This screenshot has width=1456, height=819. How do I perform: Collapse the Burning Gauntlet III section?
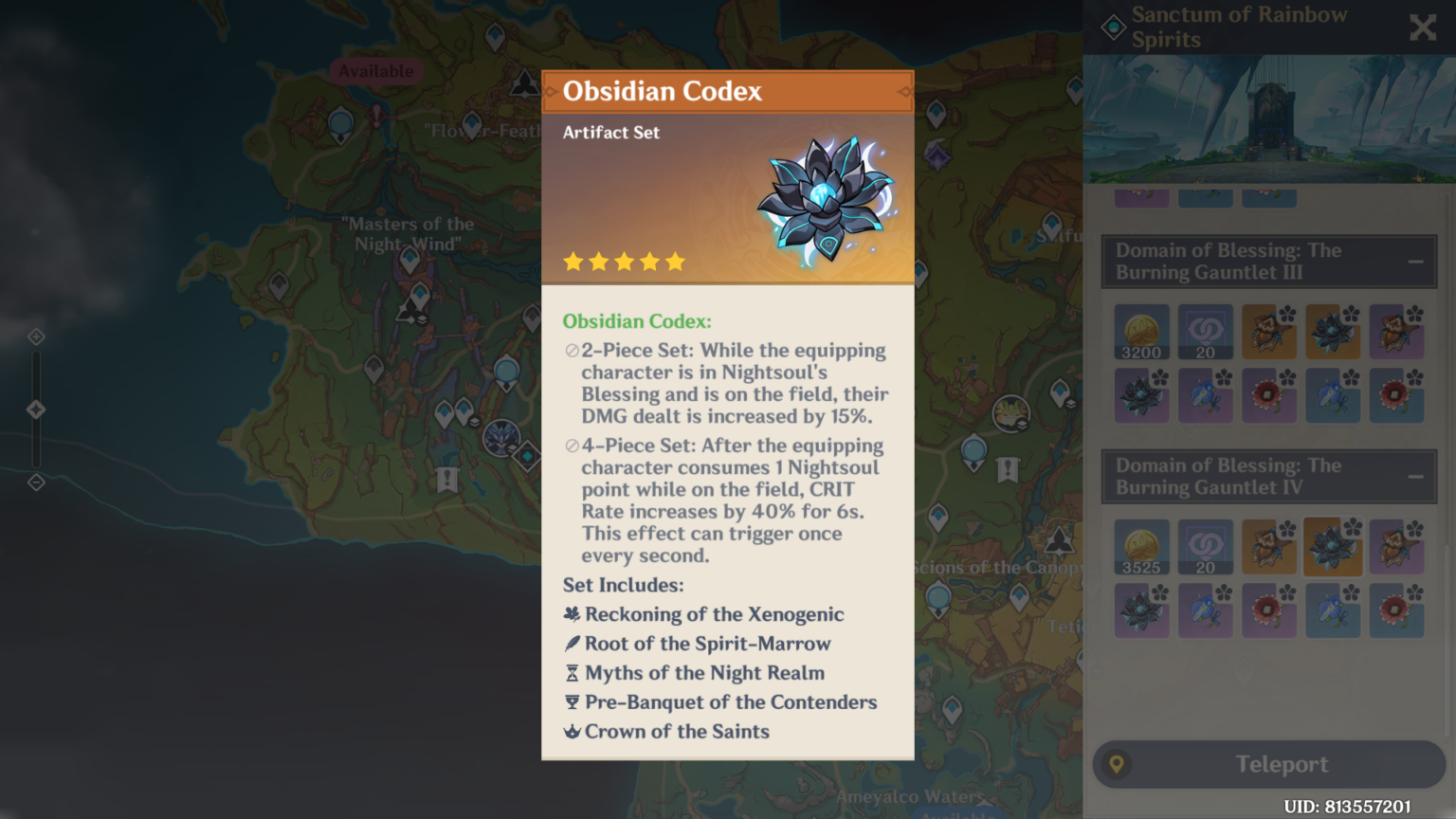(x=1416, y=261)
